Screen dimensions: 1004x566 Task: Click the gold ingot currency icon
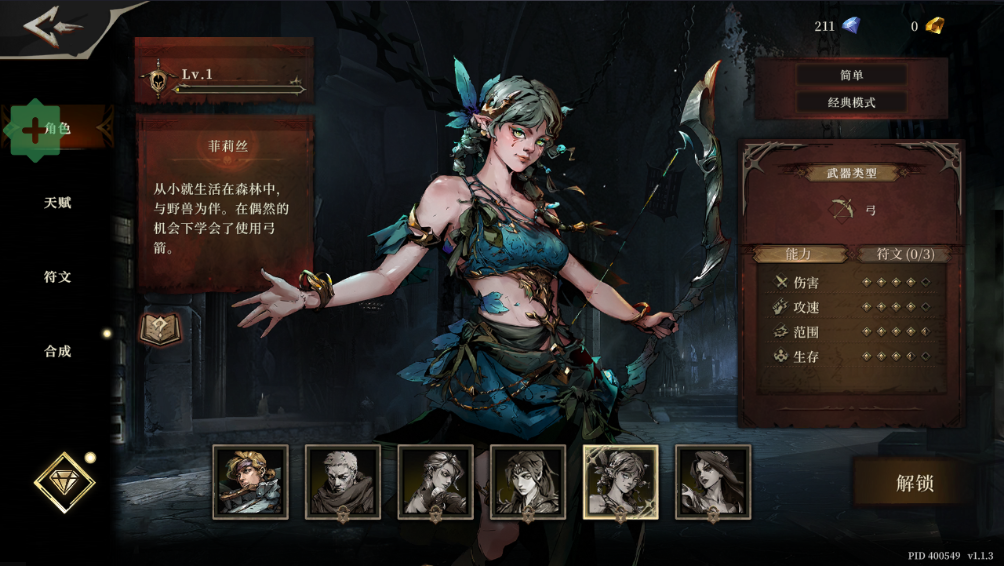pos(934,26)
